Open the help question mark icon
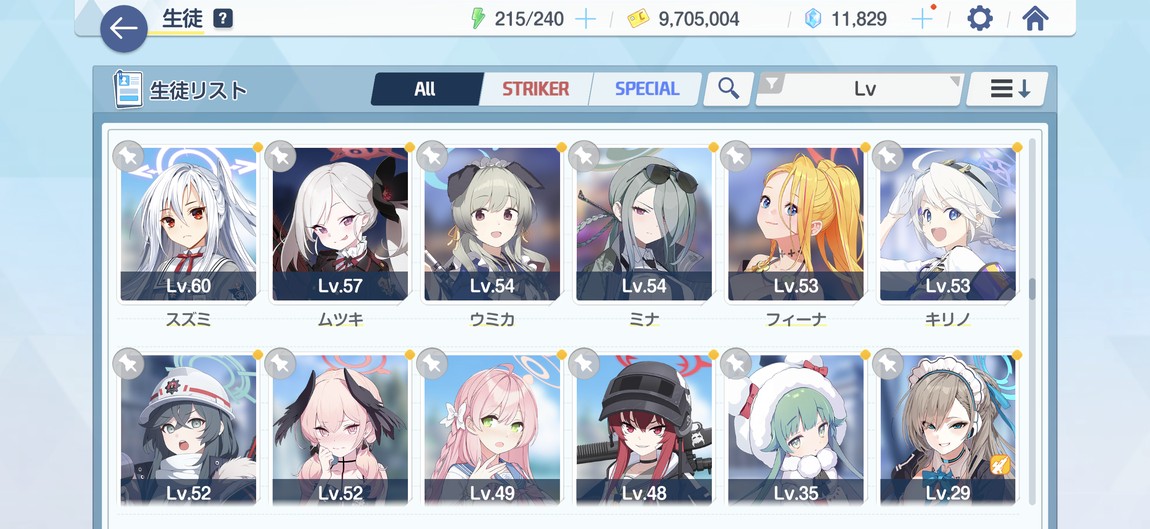1150x529 pixels. 223,19
